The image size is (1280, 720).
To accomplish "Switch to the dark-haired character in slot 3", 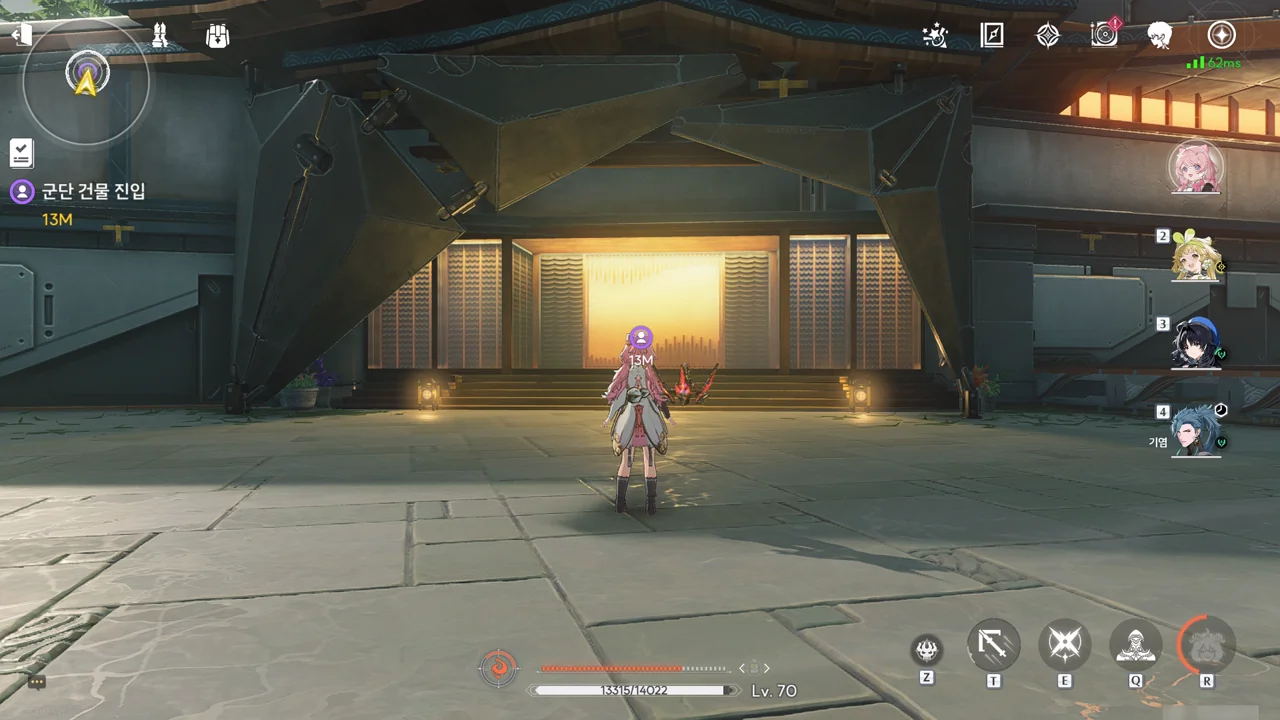I will (x=1196, y=345).
